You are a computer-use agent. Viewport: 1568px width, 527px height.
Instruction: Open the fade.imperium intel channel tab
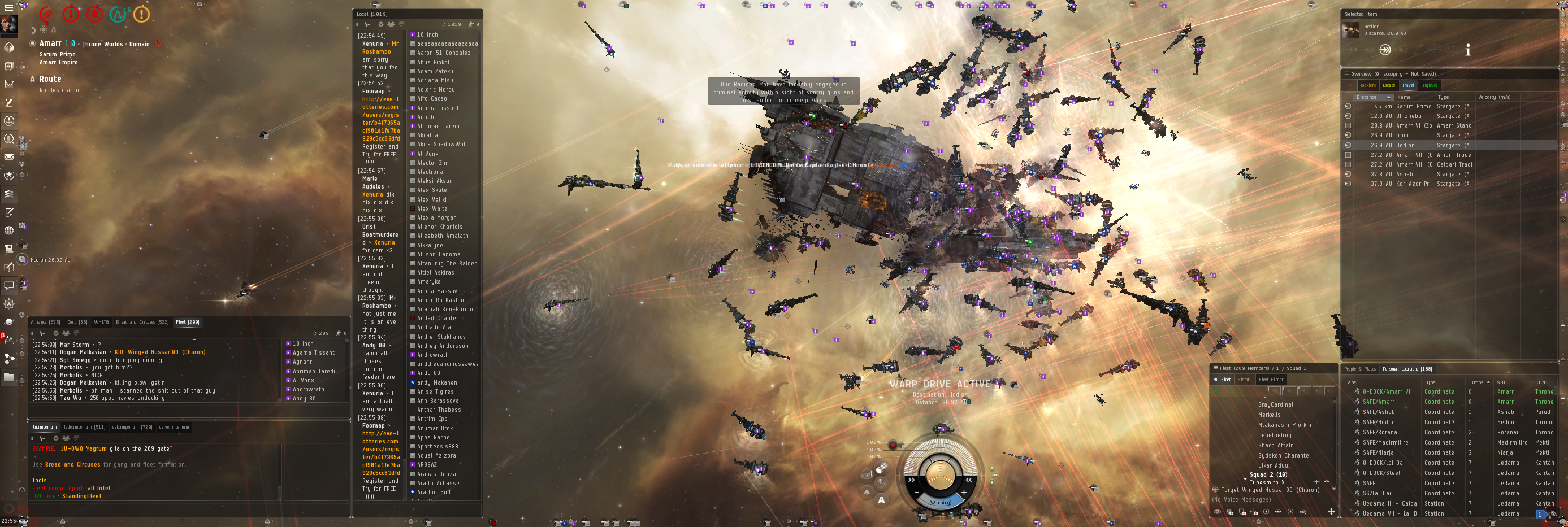(x=85, y=427)
